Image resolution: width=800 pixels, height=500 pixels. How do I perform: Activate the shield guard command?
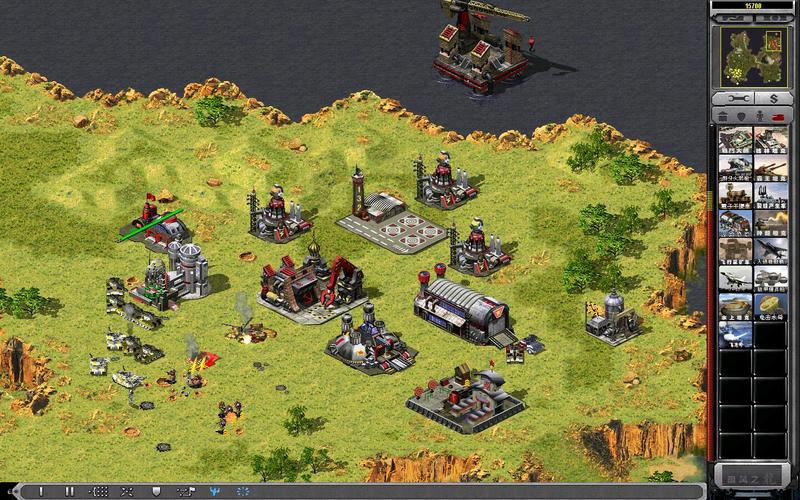tap(156, 492)
